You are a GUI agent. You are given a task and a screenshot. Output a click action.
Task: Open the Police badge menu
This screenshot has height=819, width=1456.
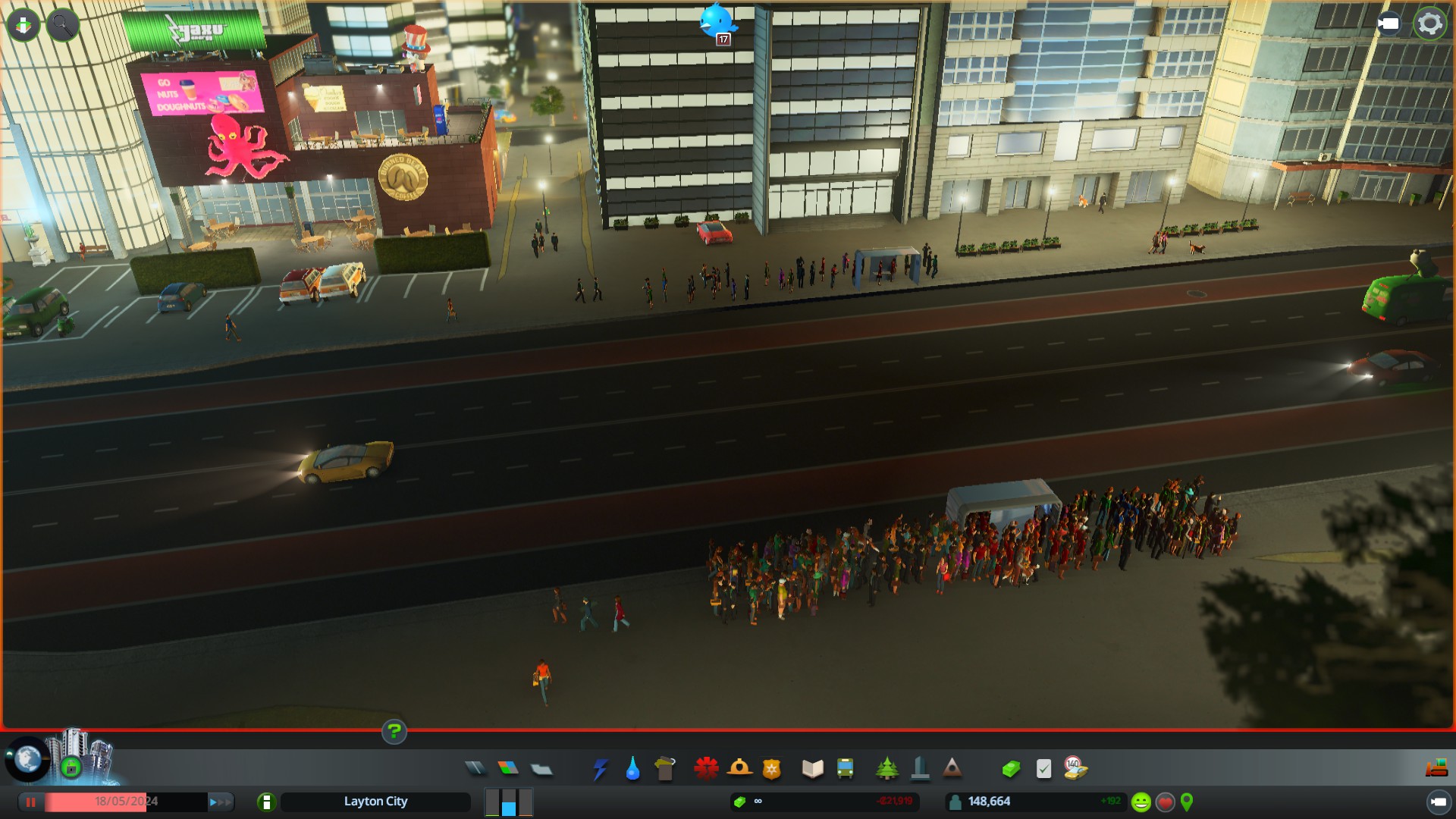click(x=772, y=769)
